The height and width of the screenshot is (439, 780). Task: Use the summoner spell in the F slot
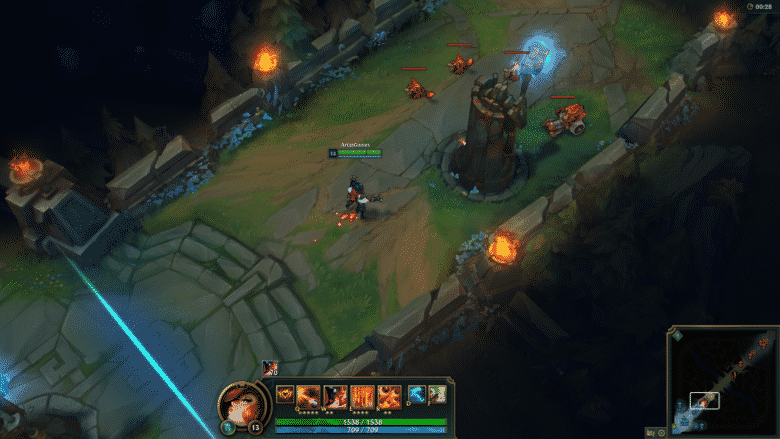click(x=436, y=394)
